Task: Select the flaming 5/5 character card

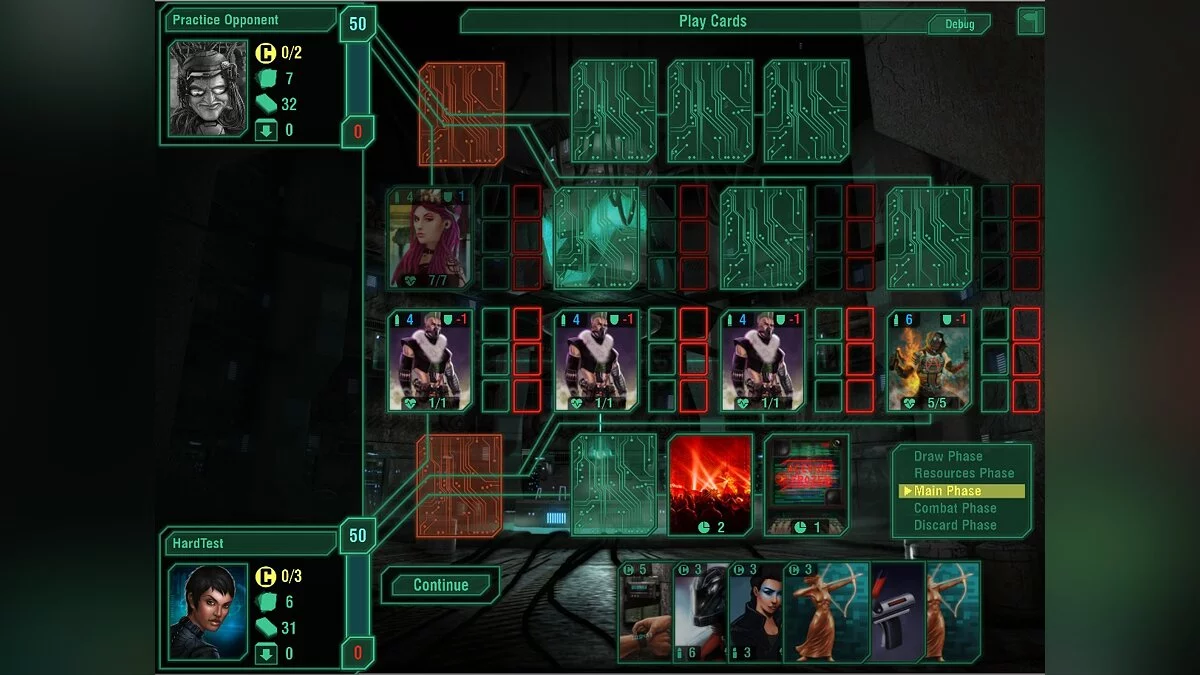Action: (928, 360)
